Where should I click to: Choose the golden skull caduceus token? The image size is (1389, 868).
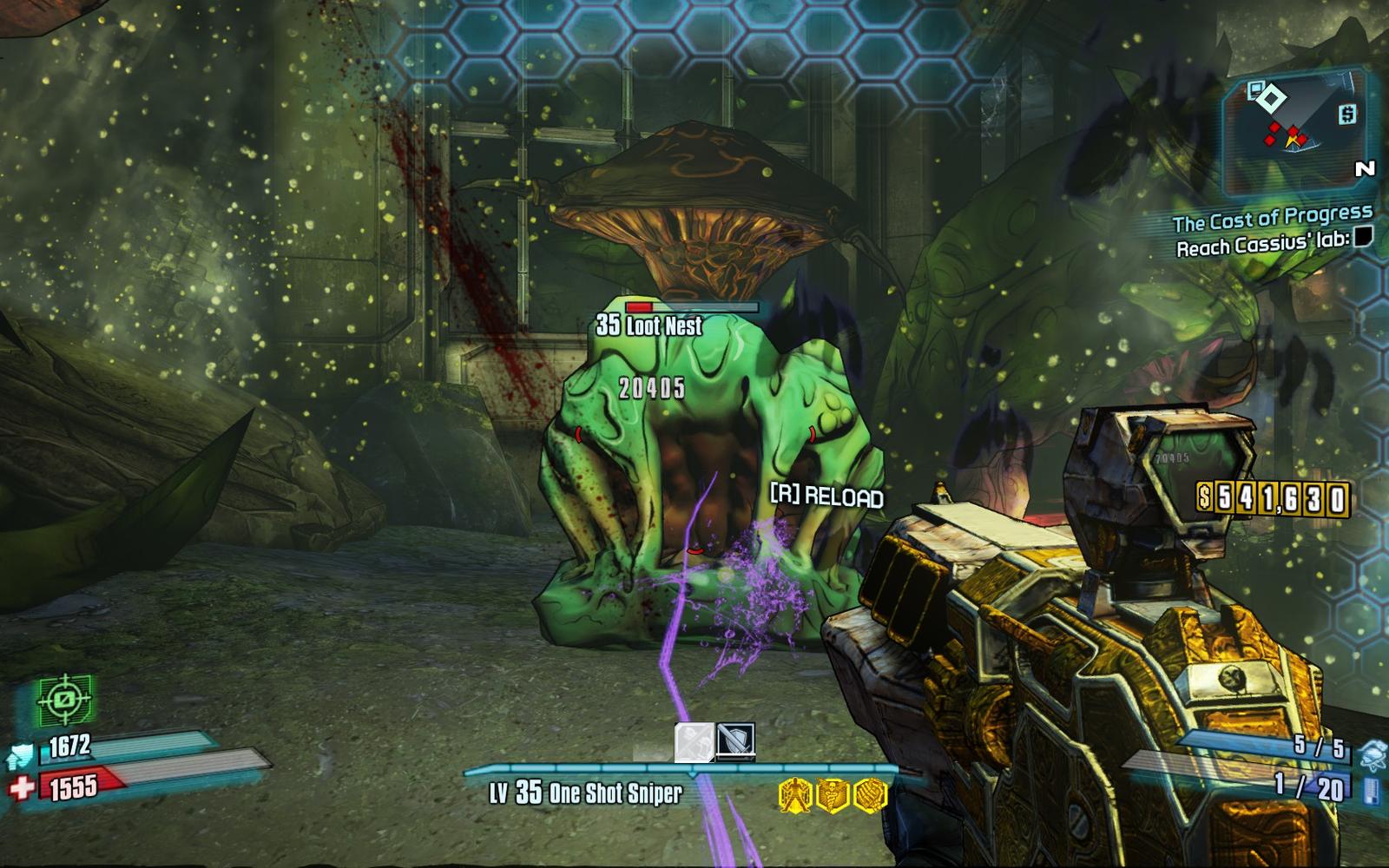point(832,793)
